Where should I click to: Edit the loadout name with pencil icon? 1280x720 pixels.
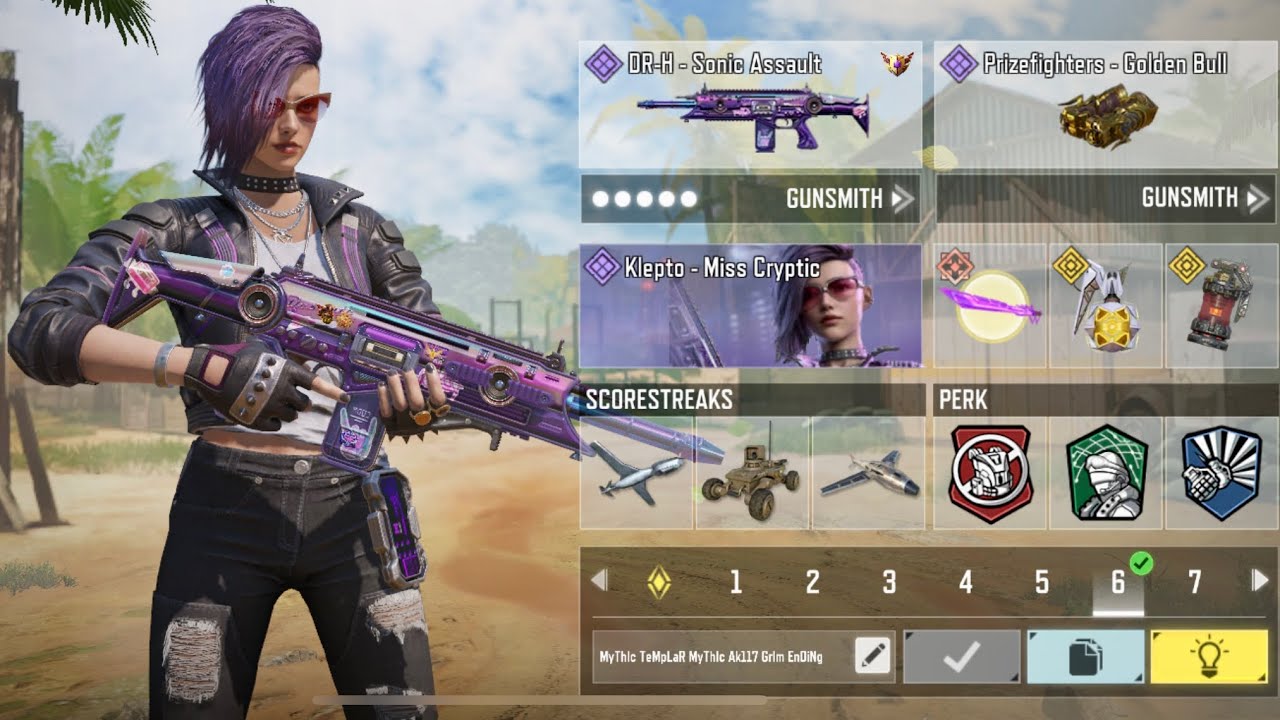pyautogui.click(x=872, y=656)
